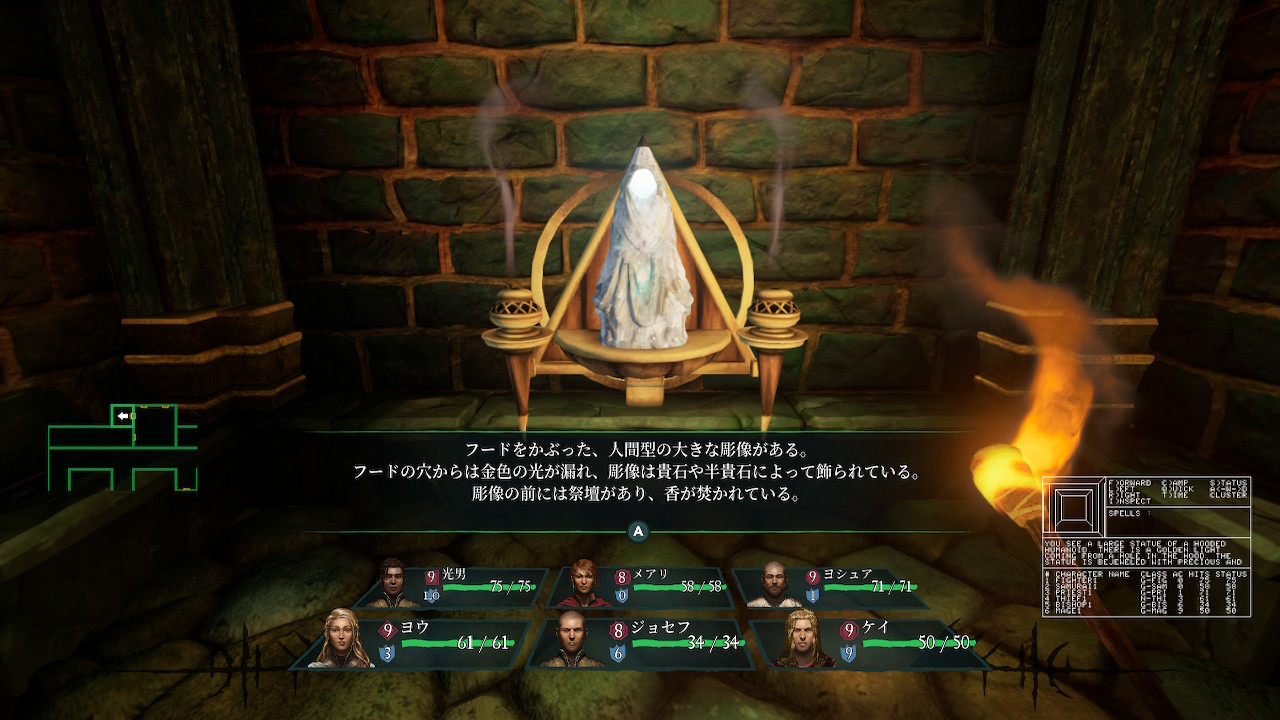Select party member 光男's portrait
The image size is (1280, 720).
point(398,585)
